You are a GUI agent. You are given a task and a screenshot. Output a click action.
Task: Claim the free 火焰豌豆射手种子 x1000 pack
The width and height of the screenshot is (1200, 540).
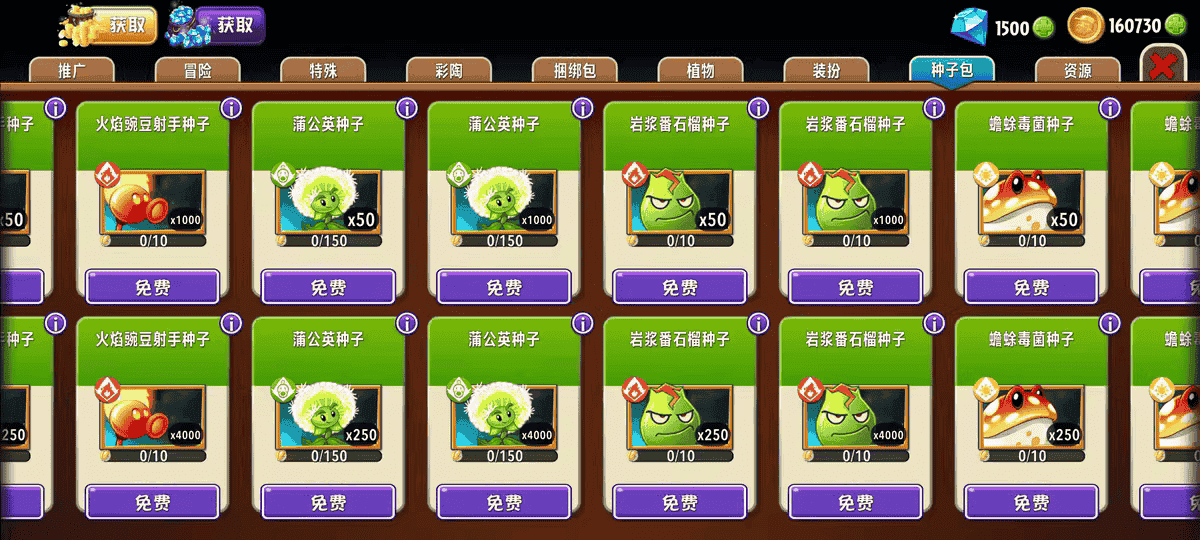(152, 288)
